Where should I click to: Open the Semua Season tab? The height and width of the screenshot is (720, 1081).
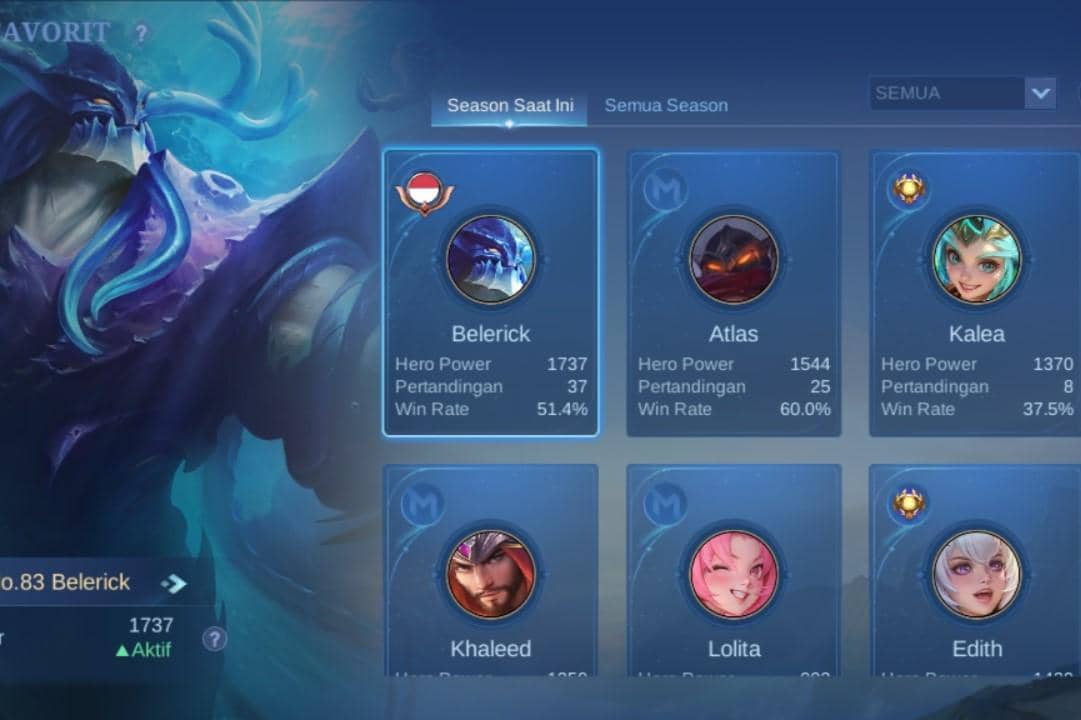666,106
